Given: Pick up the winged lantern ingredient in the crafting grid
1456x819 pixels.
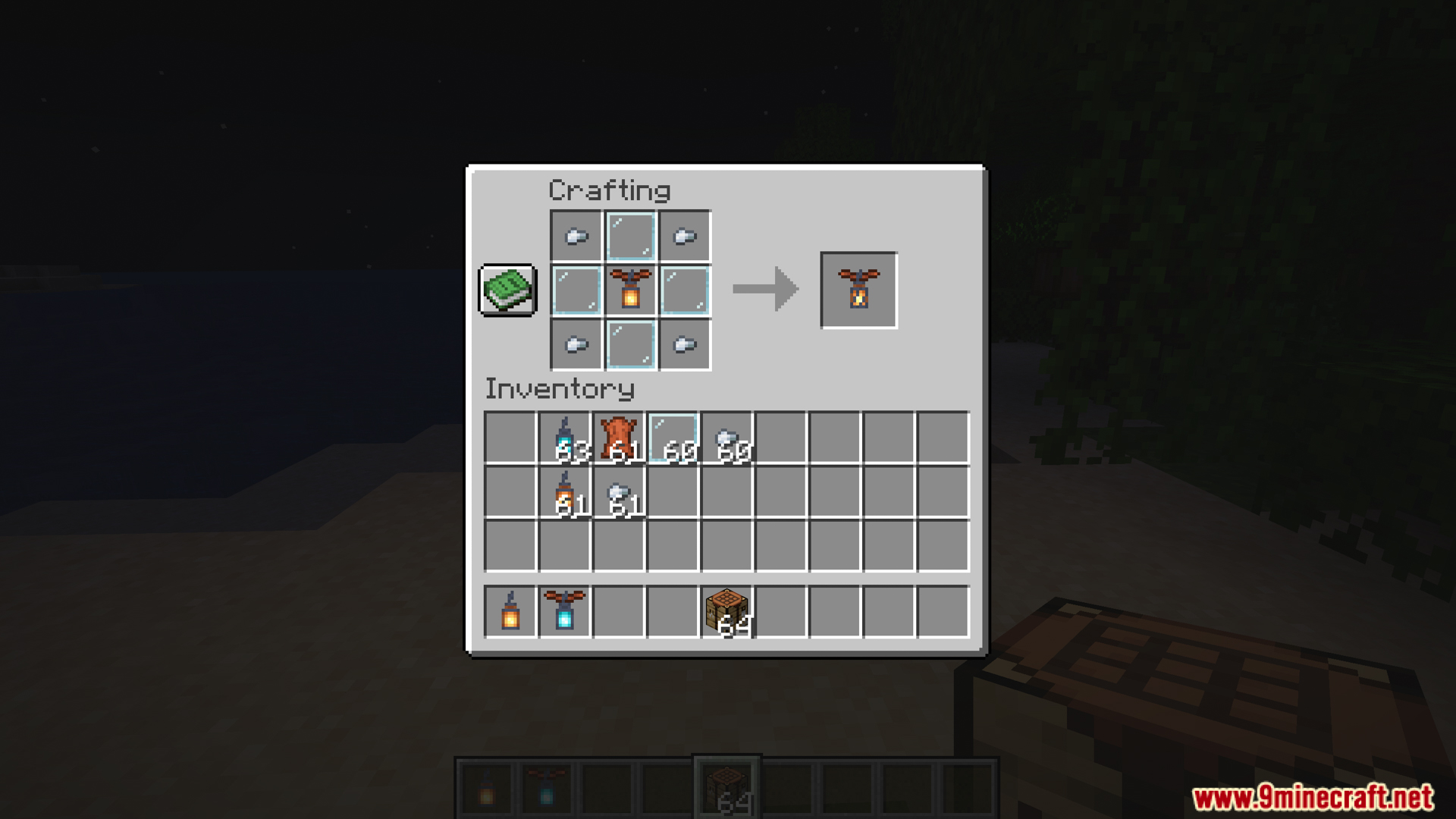Looking at the screenshot, I should click(630, 290).
